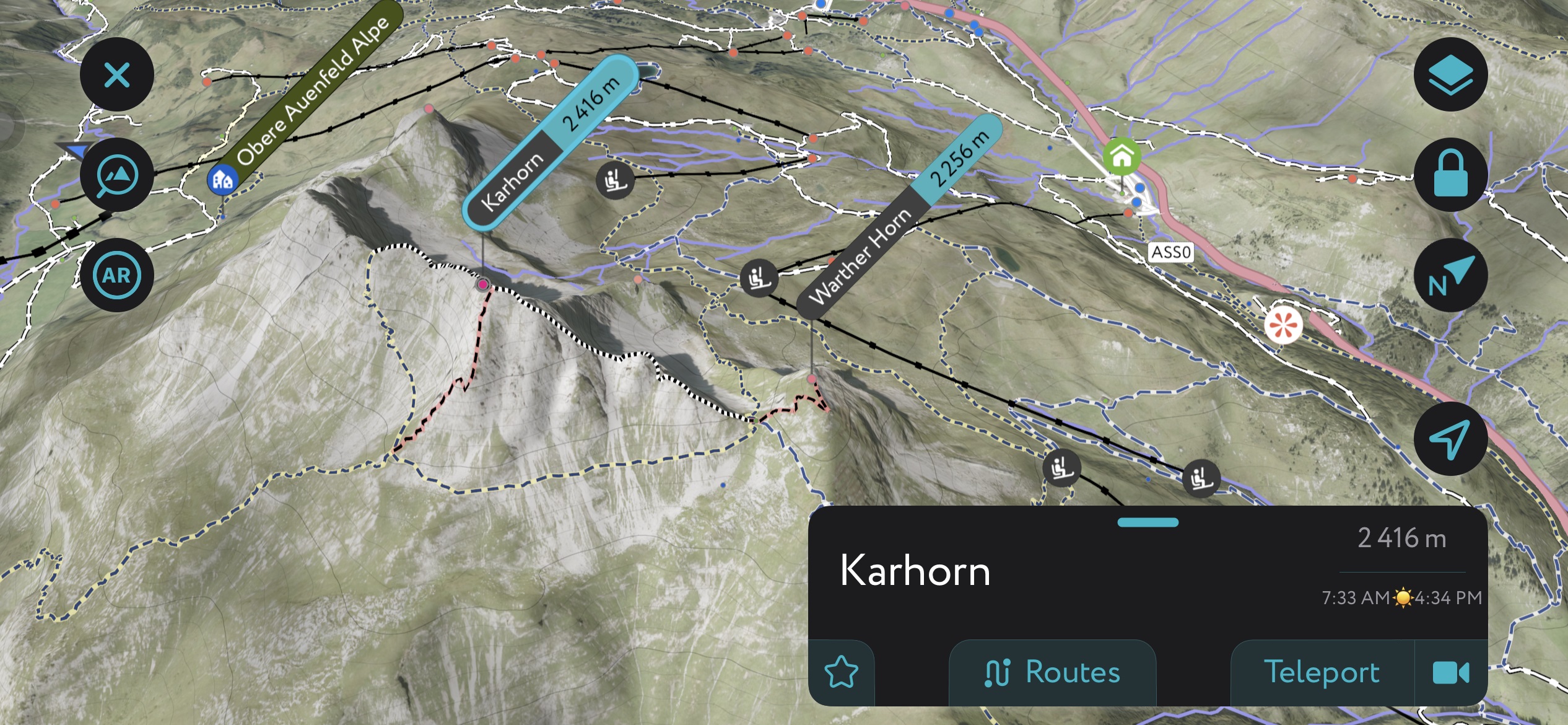Tap the chairlift icon near Warther Horn
The image size is (1568, 725).
tap(759, 278)
